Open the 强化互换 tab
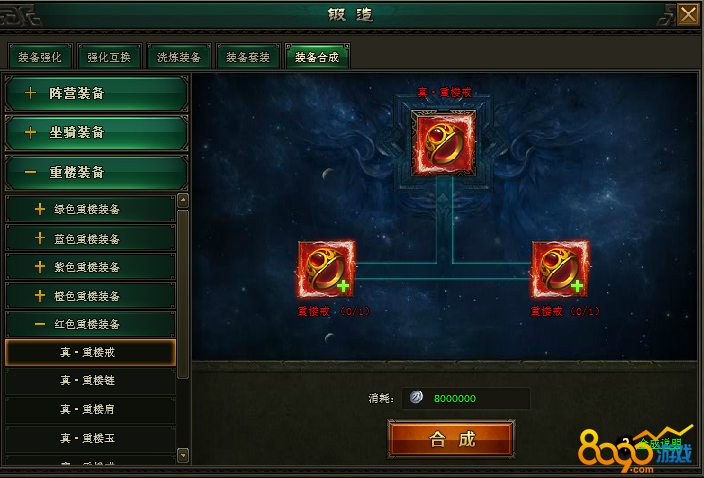This screenshot has height=478, width=704. tap(108, 57)
